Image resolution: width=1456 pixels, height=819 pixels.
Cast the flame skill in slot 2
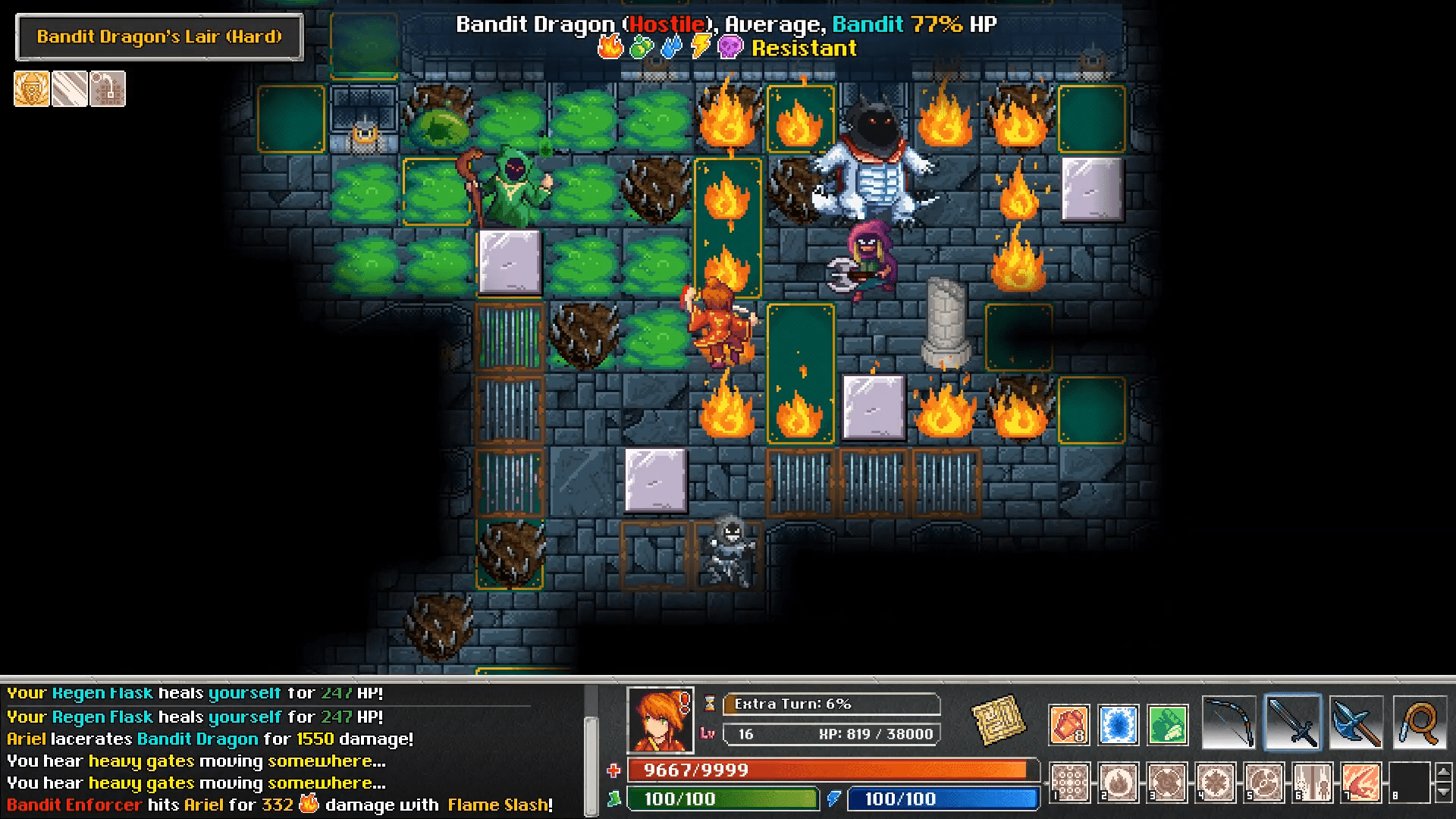tap(1119, 782)
